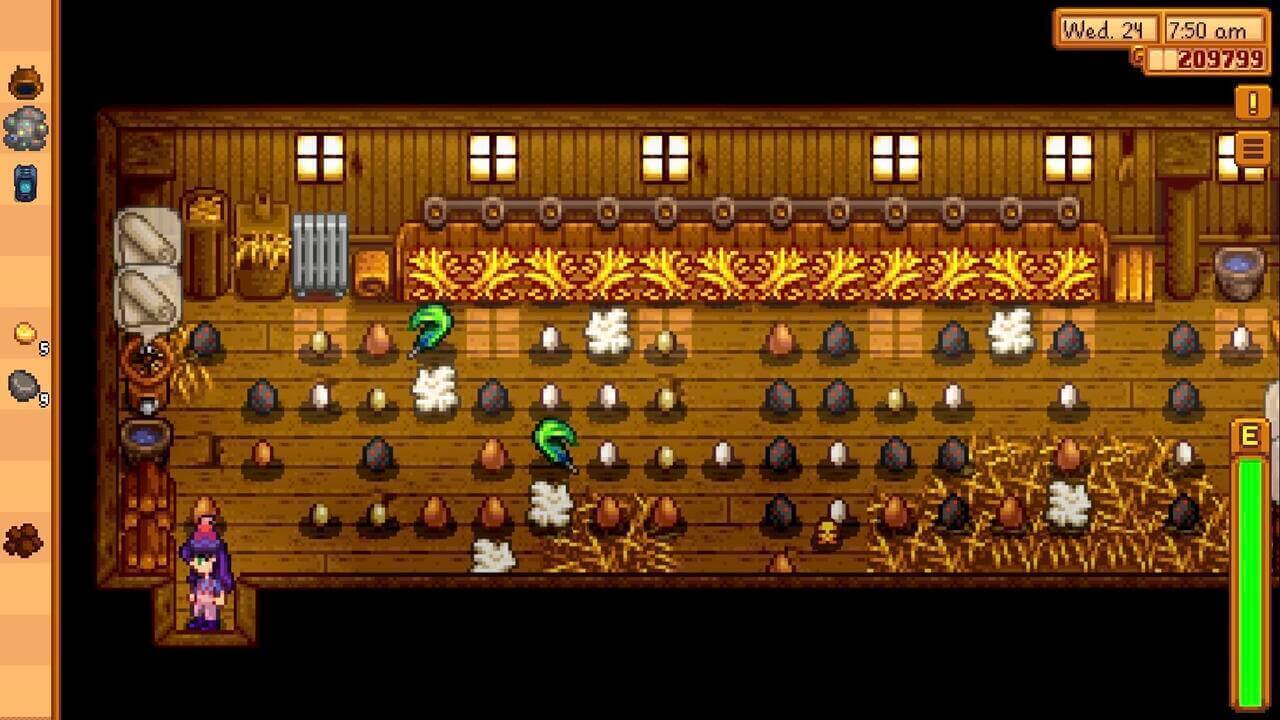Open the journal exclamation mark button
The width and height of the screenshot is (1280, 720).
coord(1252,102)
